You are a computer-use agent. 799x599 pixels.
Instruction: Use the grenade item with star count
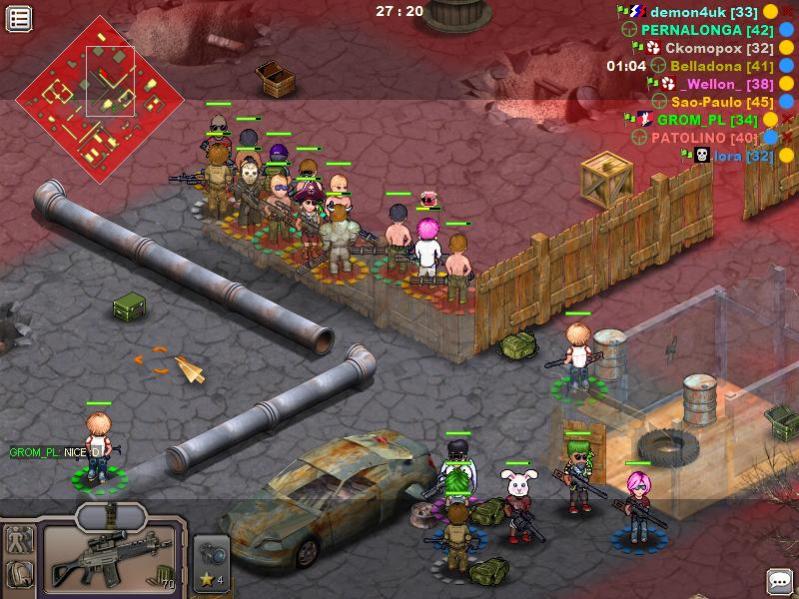click(x=211, y=562)
